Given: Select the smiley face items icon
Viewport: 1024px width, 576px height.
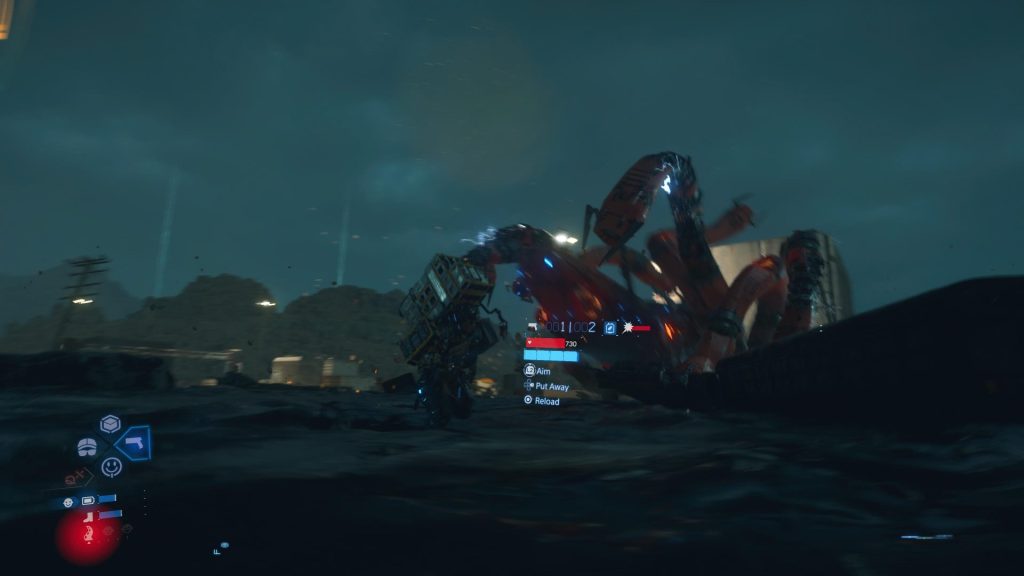Looking at the screenshot, I should point(111,466).
